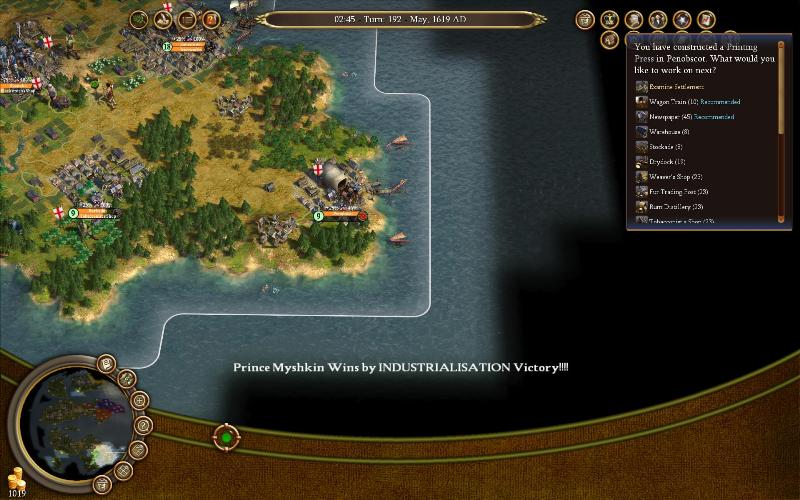Click the world minimap
The height and width of the screenshot is (500, 800).
coord(74,418)
